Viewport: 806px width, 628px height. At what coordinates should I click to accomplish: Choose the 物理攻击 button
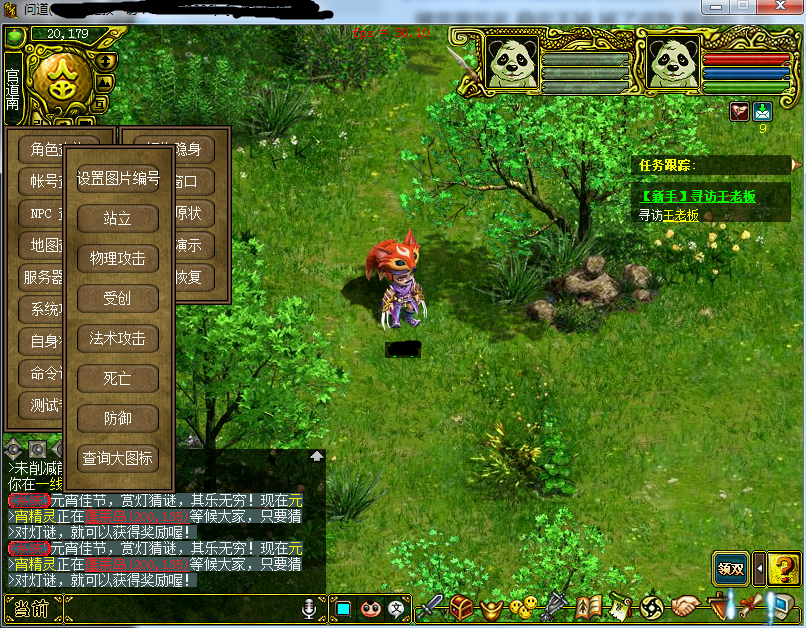[x=118, y=258]
